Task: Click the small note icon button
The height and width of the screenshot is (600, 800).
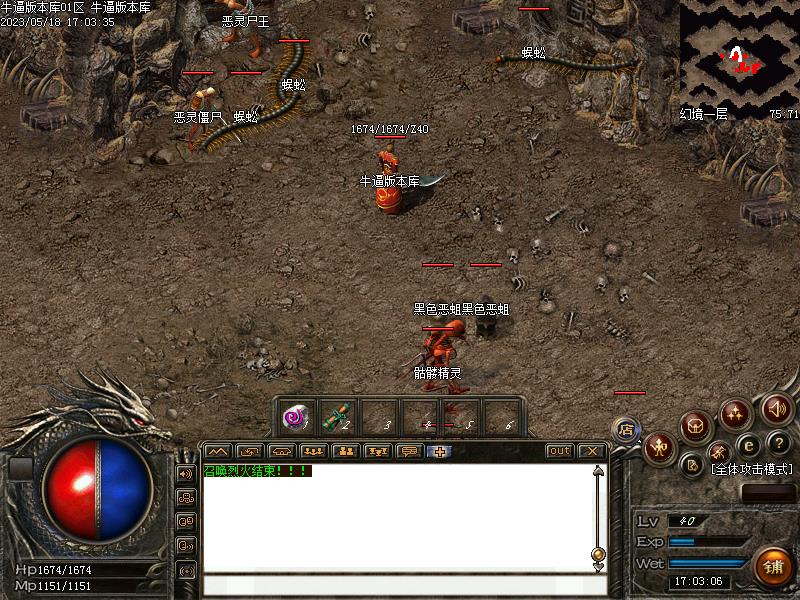Action: pyautogui.click(x=692, y=464)
